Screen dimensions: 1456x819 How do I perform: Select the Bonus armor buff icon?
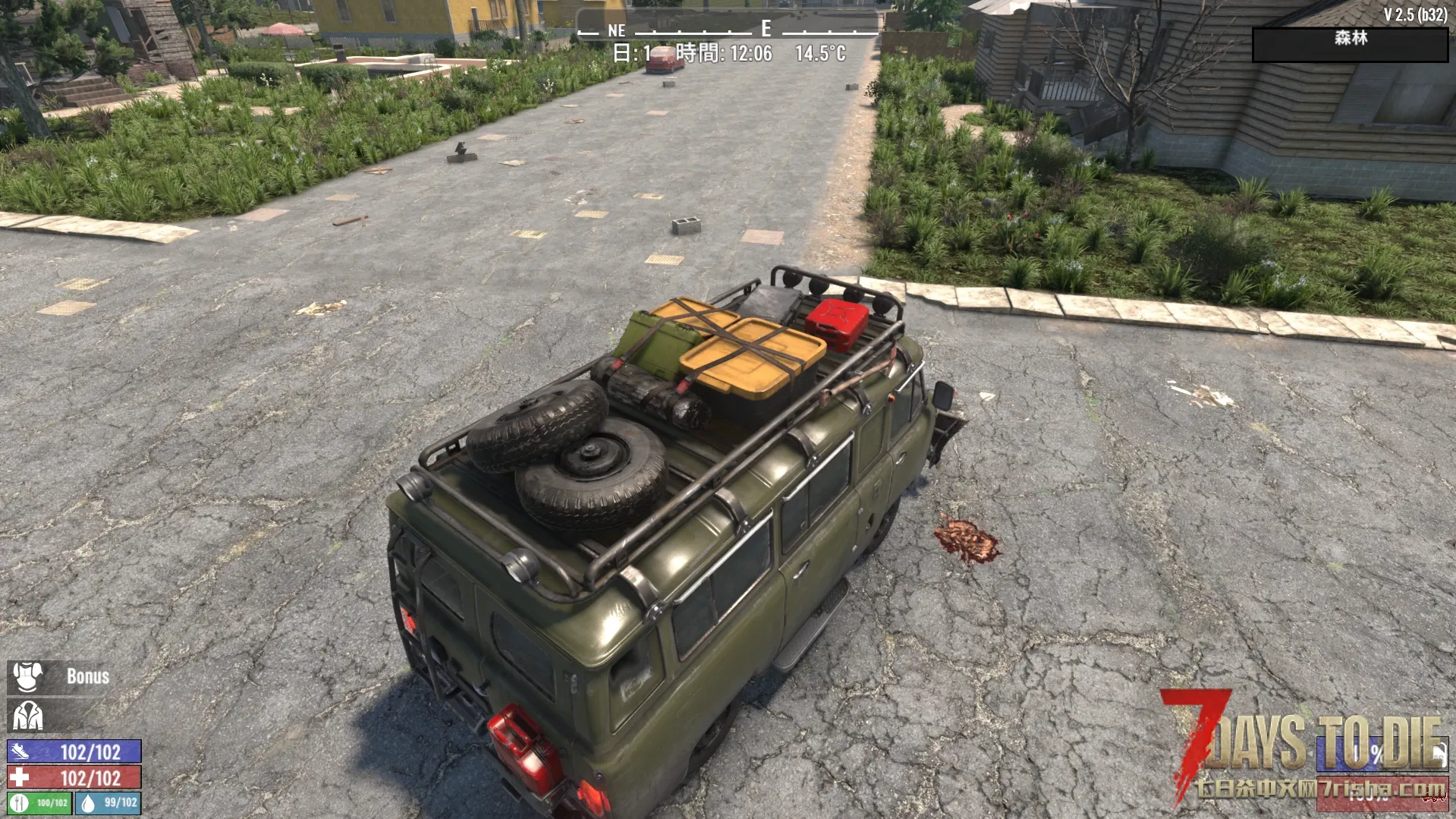point(27,676)
